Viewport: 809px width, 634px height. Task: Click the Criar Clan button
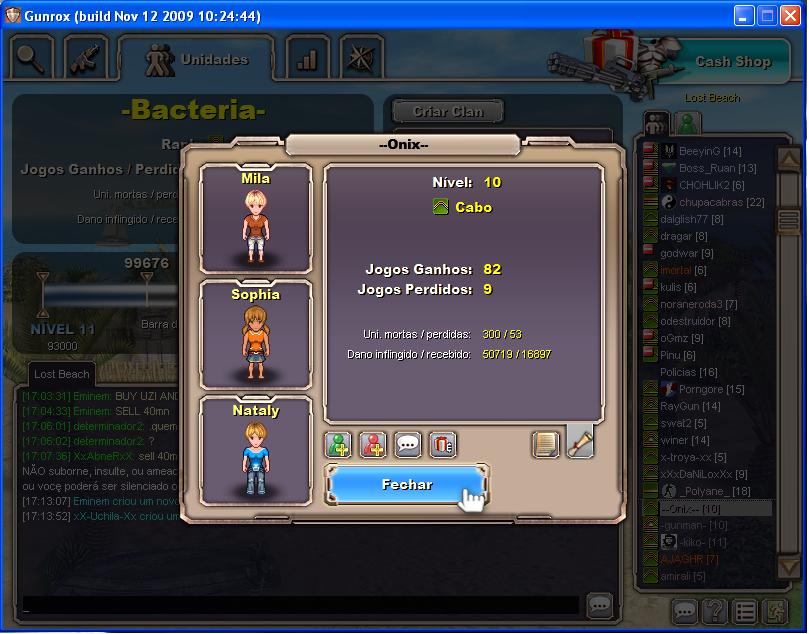coord(446,112)
